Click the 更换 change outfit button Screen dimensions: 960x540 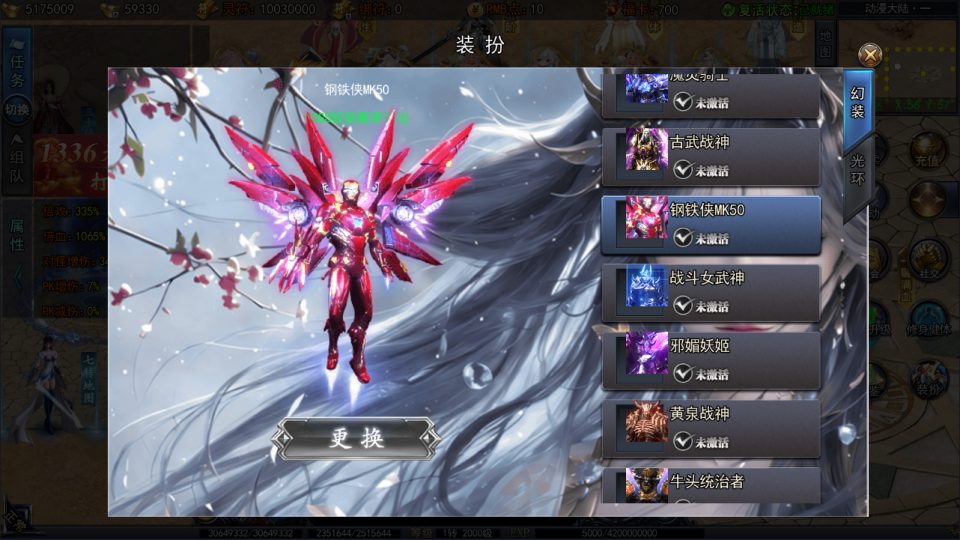coord(357,438)
